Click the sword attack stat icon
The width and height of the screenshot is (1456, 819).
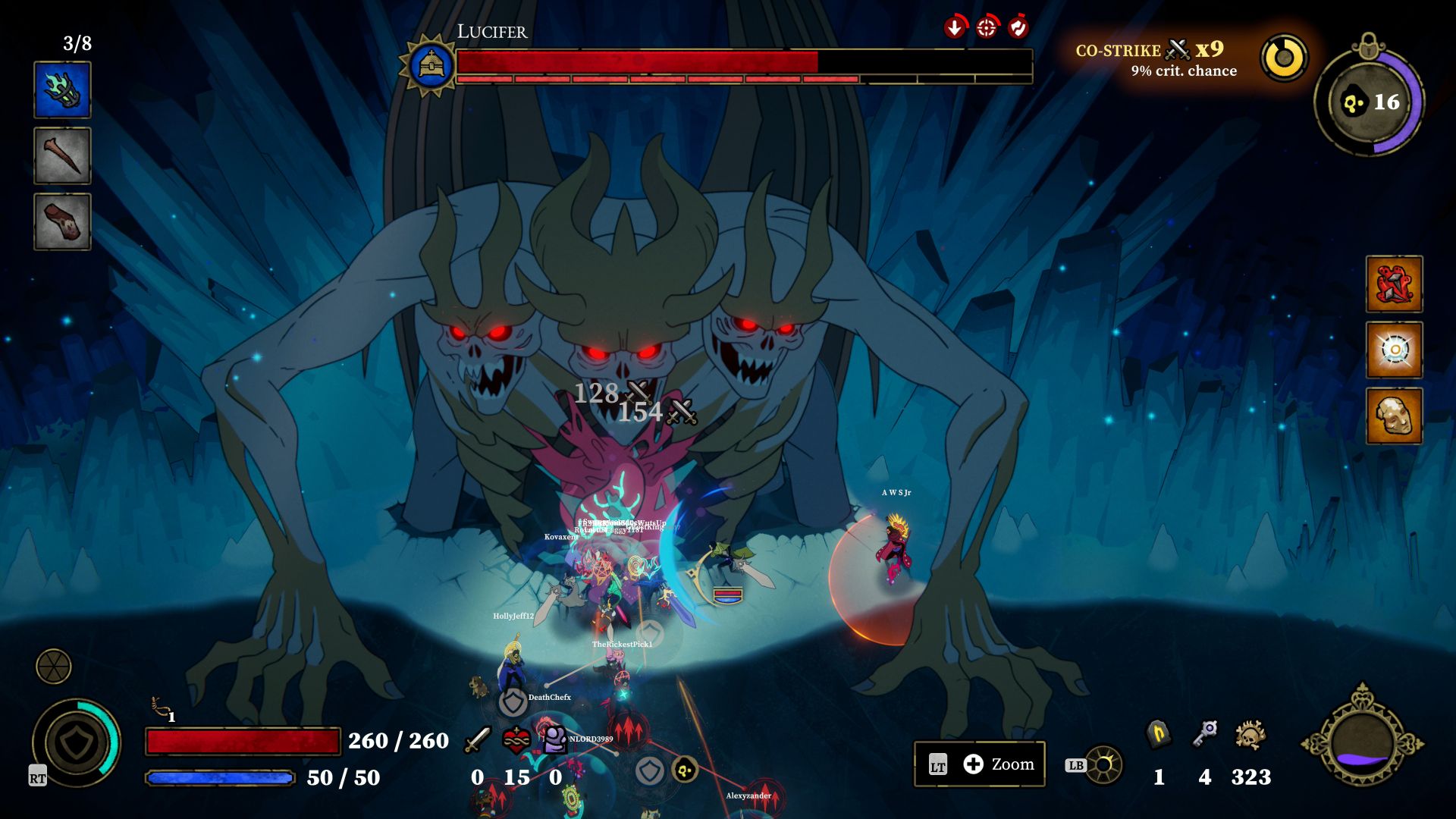(478, 739)
